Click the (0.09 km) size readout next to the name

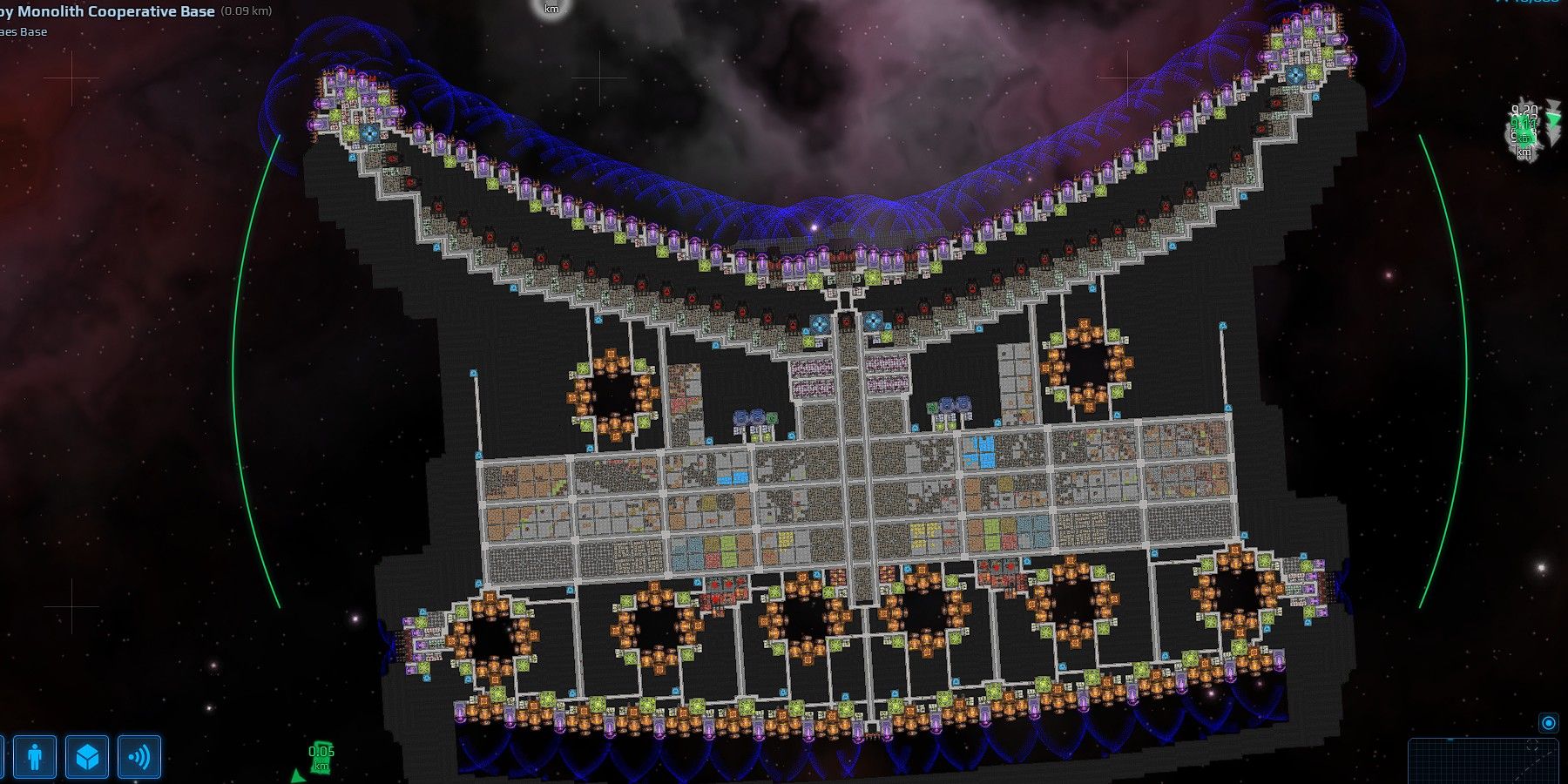pyautogui.click(x=247, y=11)
